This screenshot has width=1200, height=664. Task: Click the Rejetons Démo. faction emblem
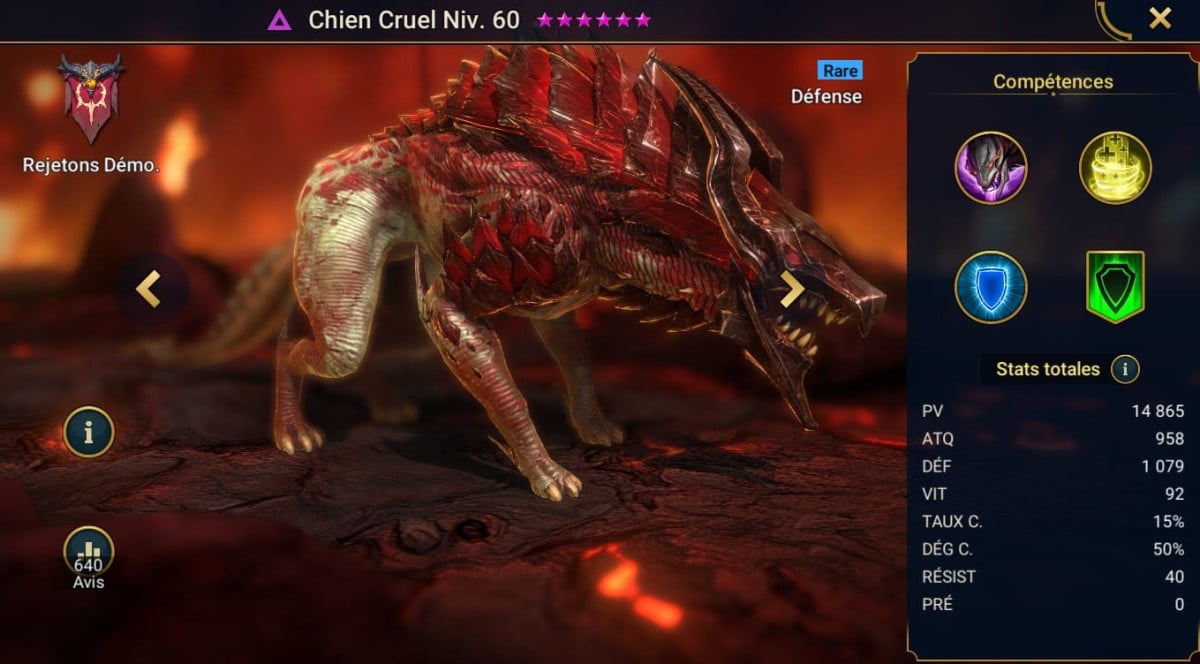click(x=90, y=100)
